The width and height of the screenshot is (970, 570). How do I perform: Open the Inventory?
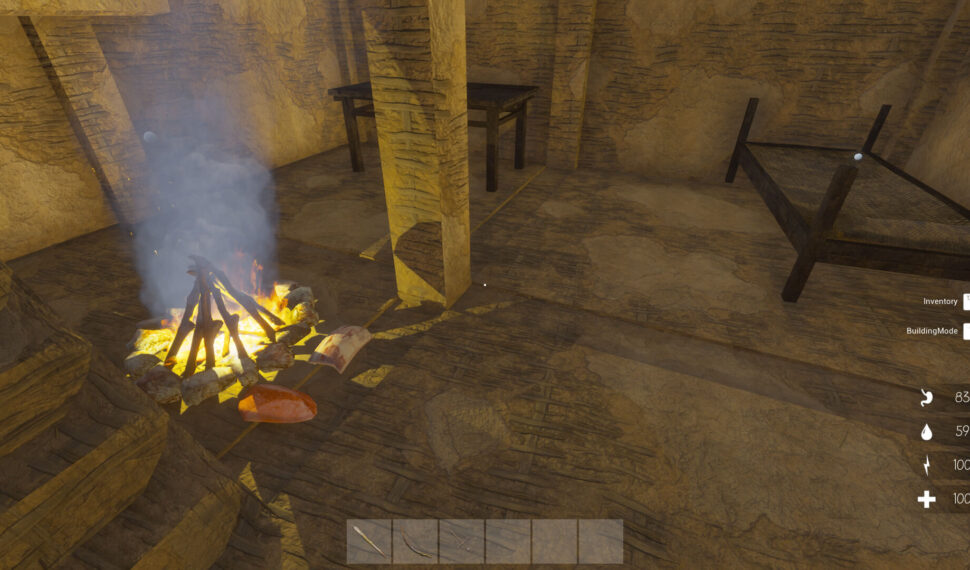[965, 301]
